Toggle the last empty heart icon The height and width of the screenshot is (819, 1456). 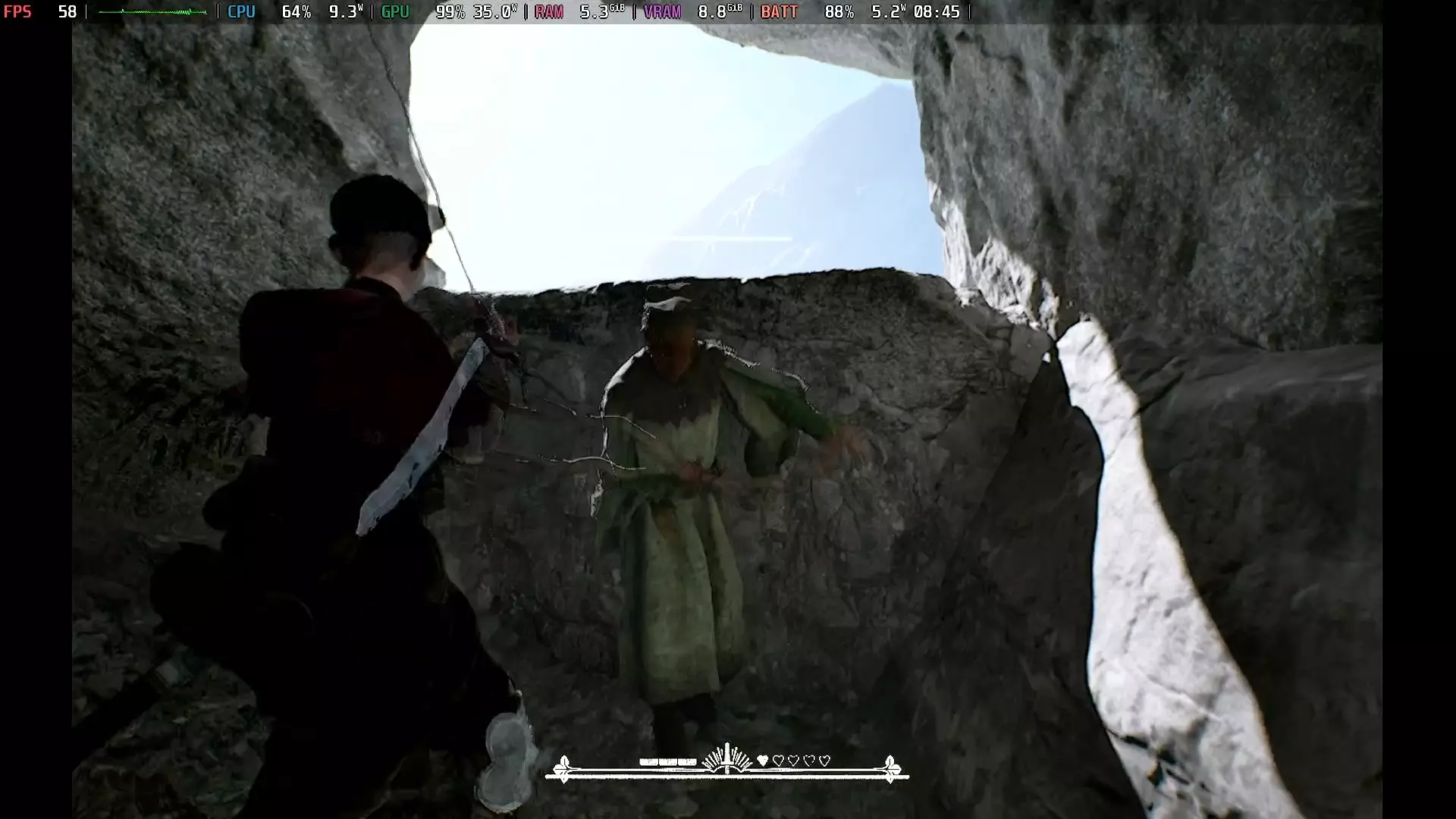[x=824, y=760]
